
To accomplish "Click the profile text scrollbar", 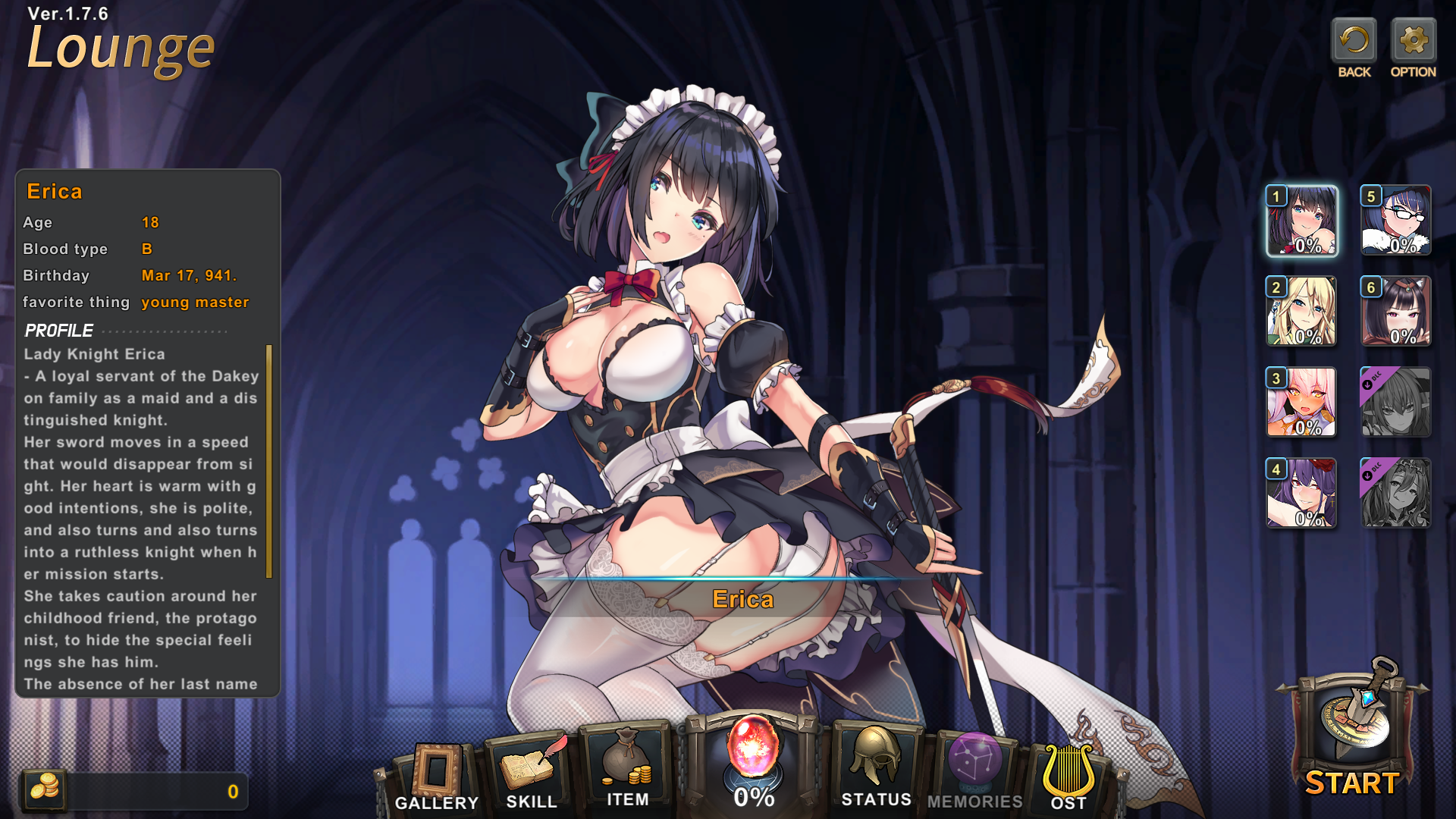I will 268,461.
